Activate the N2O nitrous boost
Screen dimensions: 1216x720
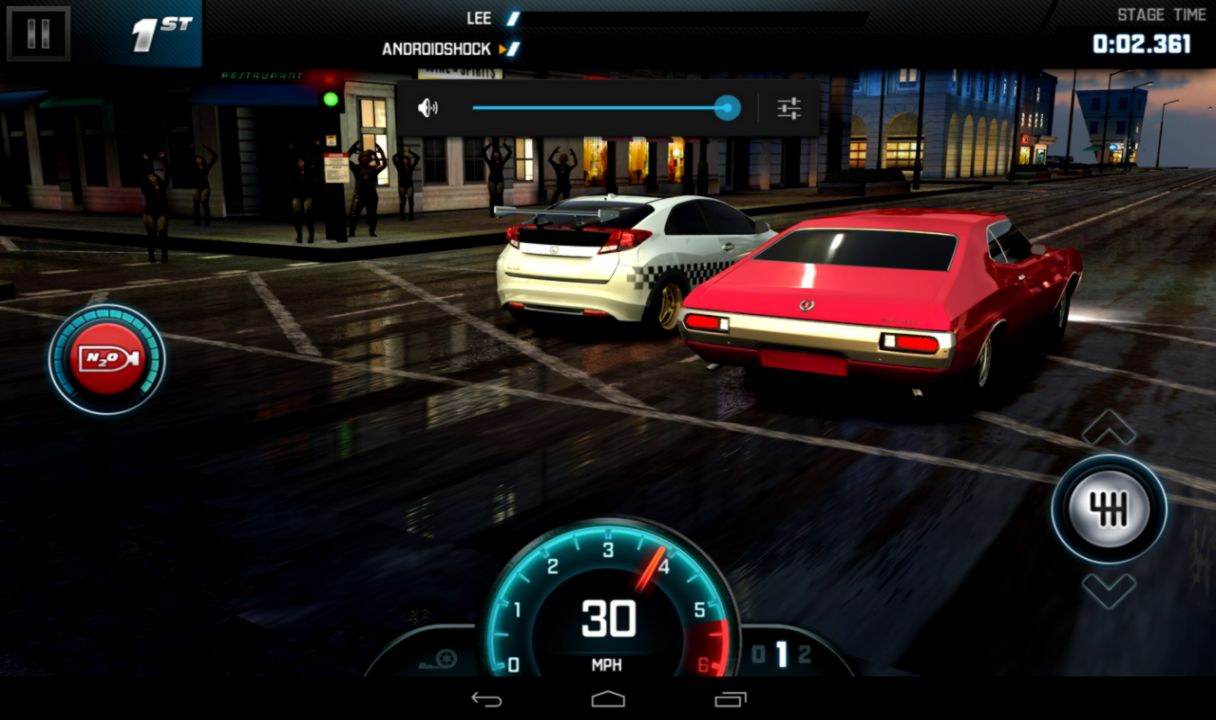[107, 359]
